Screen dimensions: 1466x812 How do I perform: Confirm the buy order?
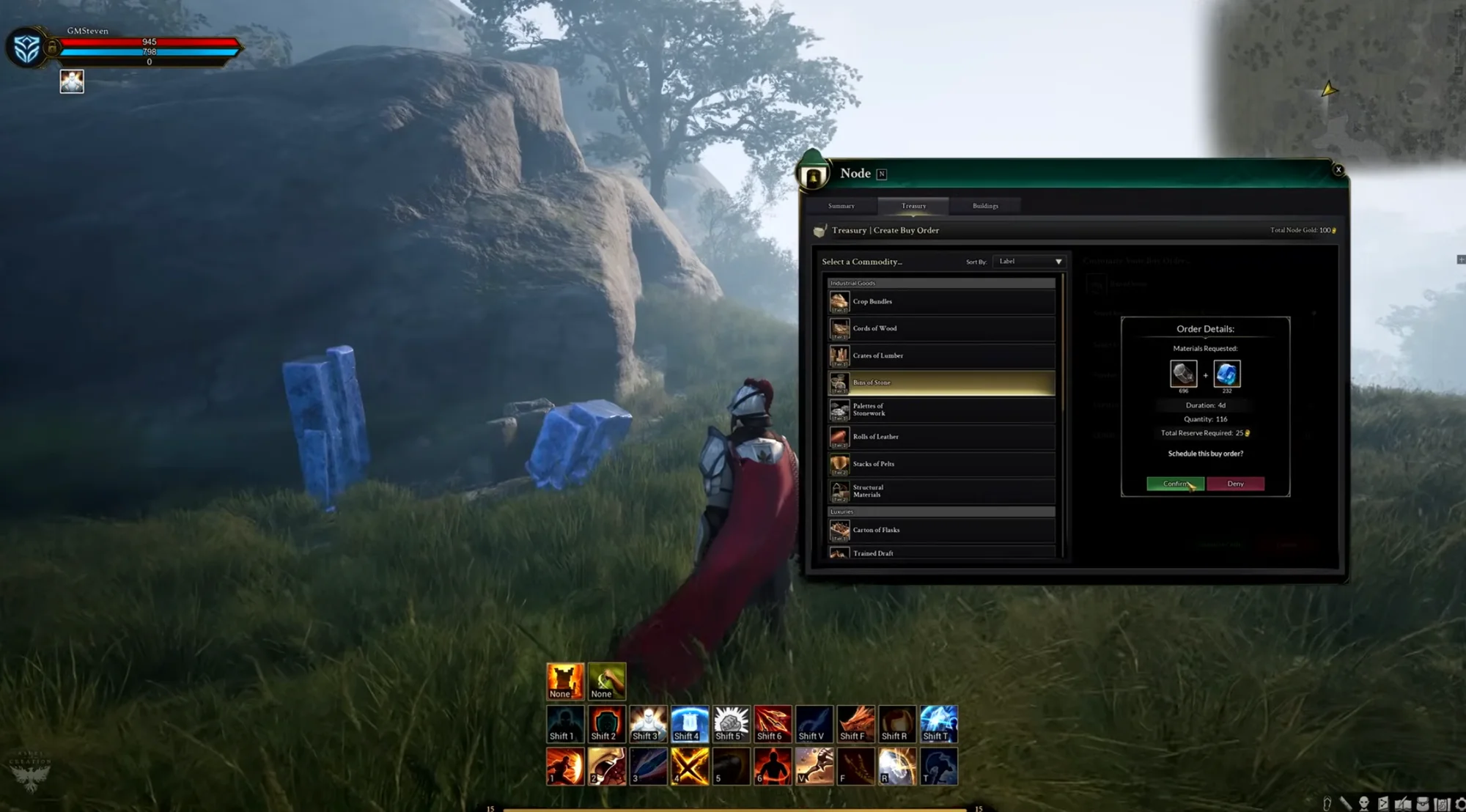tap(1174, 484)
